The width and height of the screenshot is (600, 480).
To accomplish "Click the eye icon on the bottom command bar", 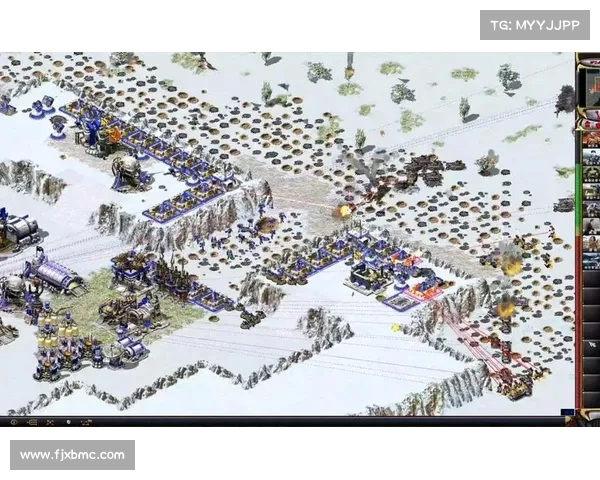I will click(14, 423).
